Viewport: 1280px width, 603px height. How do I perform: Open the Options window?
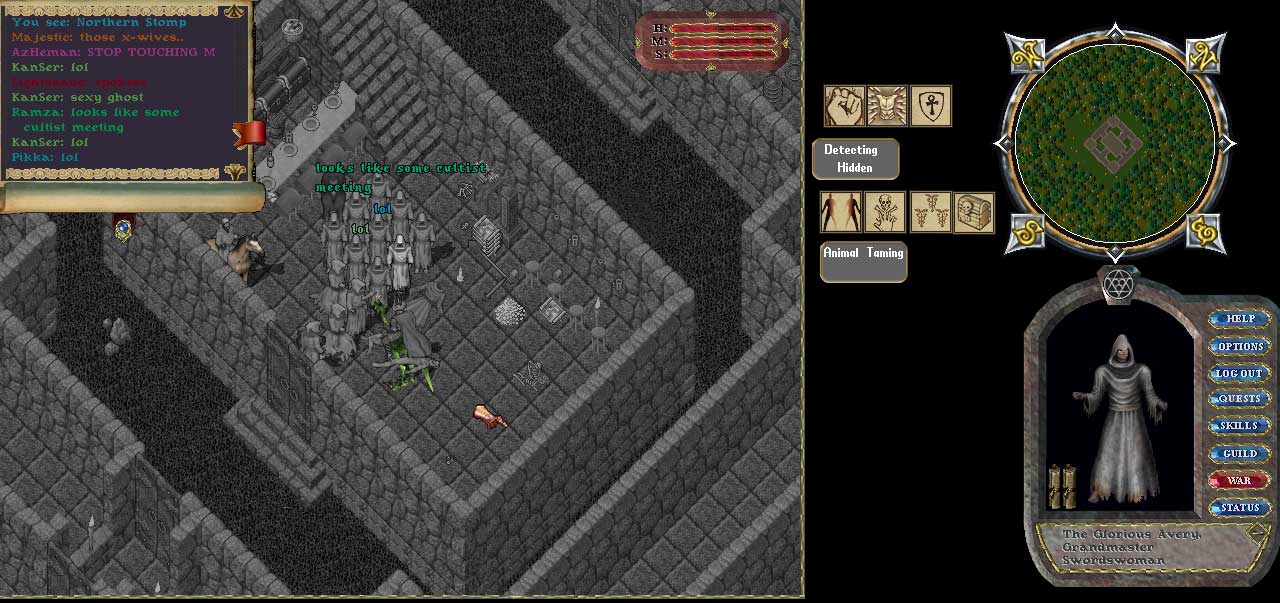coord(1240,346)
